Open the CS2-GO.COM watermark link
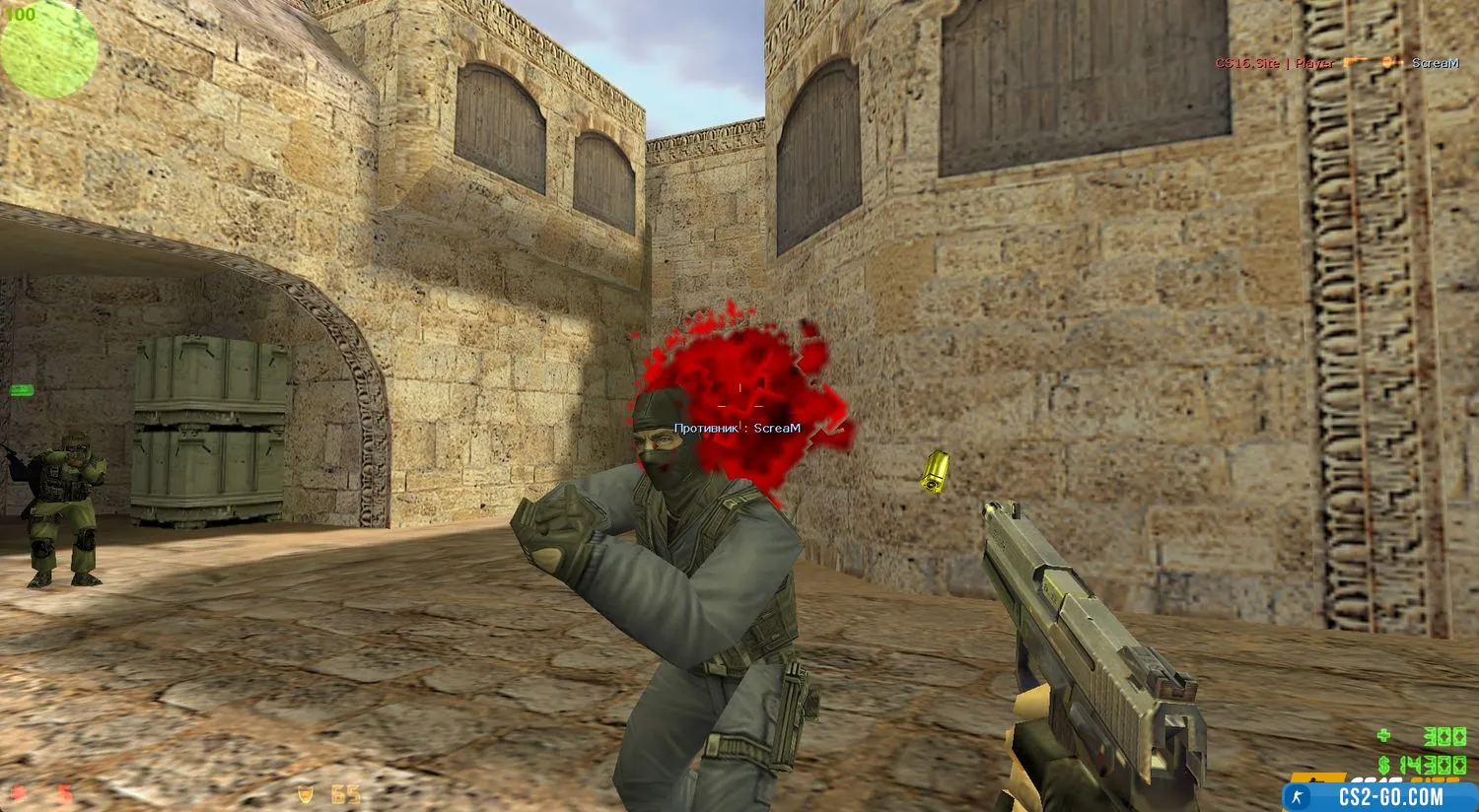The height and width of the screenshot is (812, 1479). click(x=1380, y=796)
